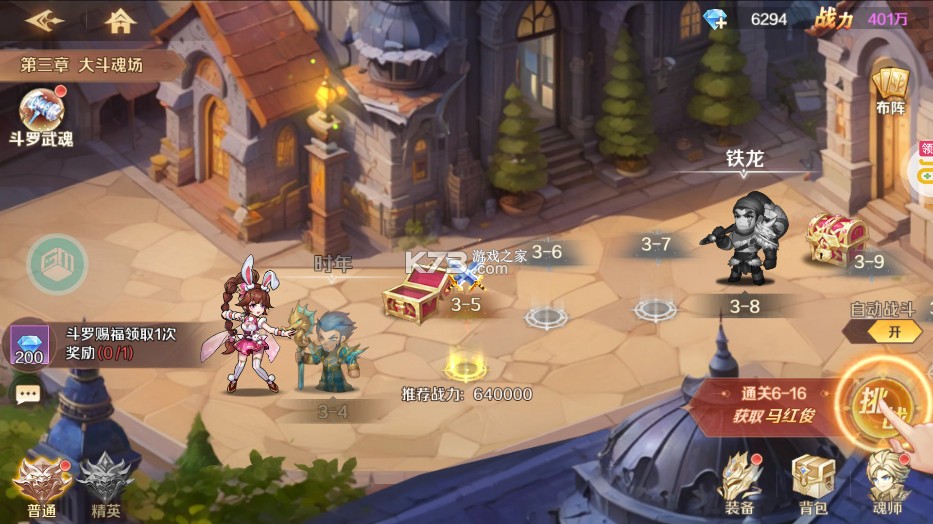This screenshot has height=524, width=933.
Task: Open the treasure chest at stage 3-9
Action: pos(835,238)
